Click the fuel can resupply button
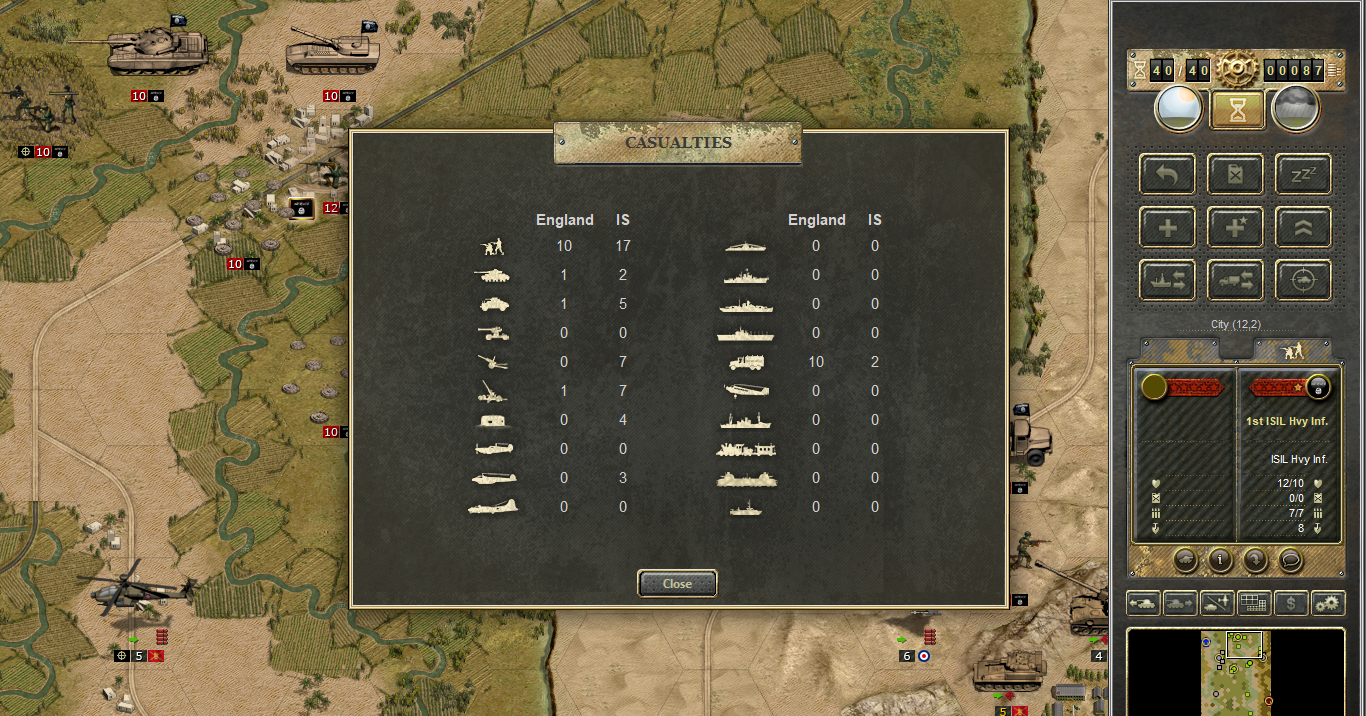Viewport: 1366px width, 716px height. point(1235,174)
